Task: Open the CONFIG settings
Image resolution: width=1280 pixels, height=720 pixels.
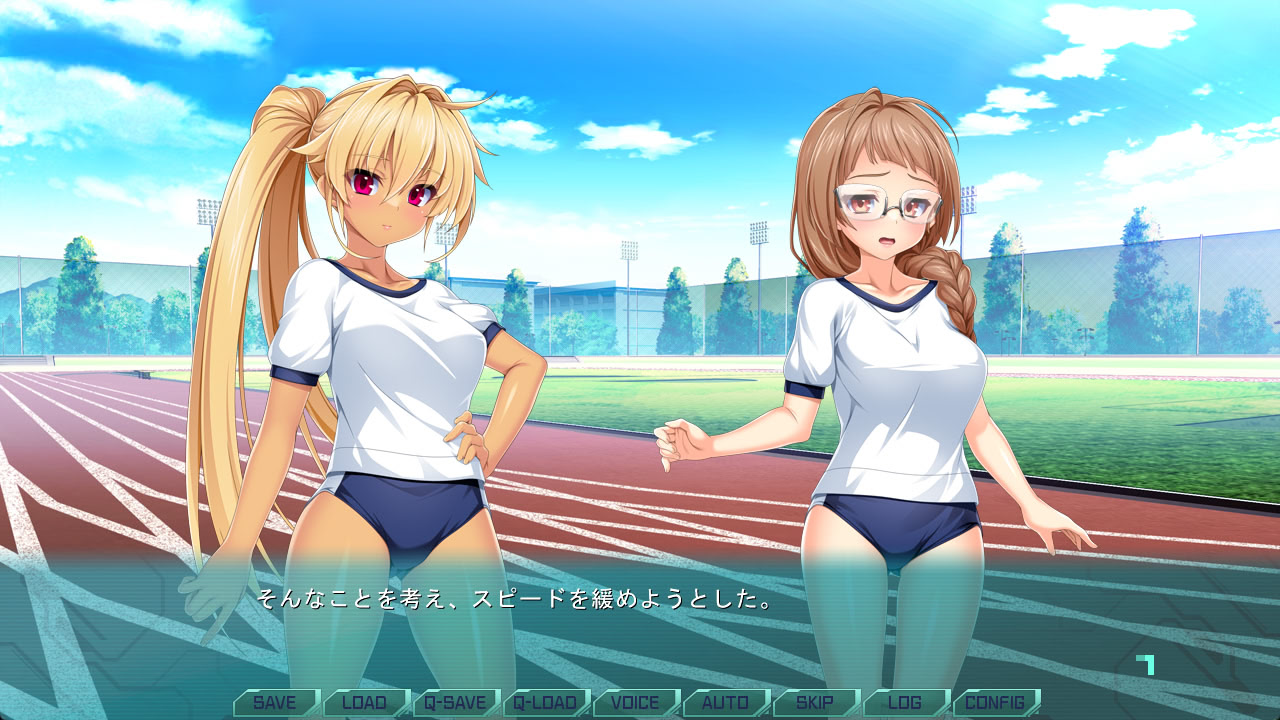Action: (995, 703)
